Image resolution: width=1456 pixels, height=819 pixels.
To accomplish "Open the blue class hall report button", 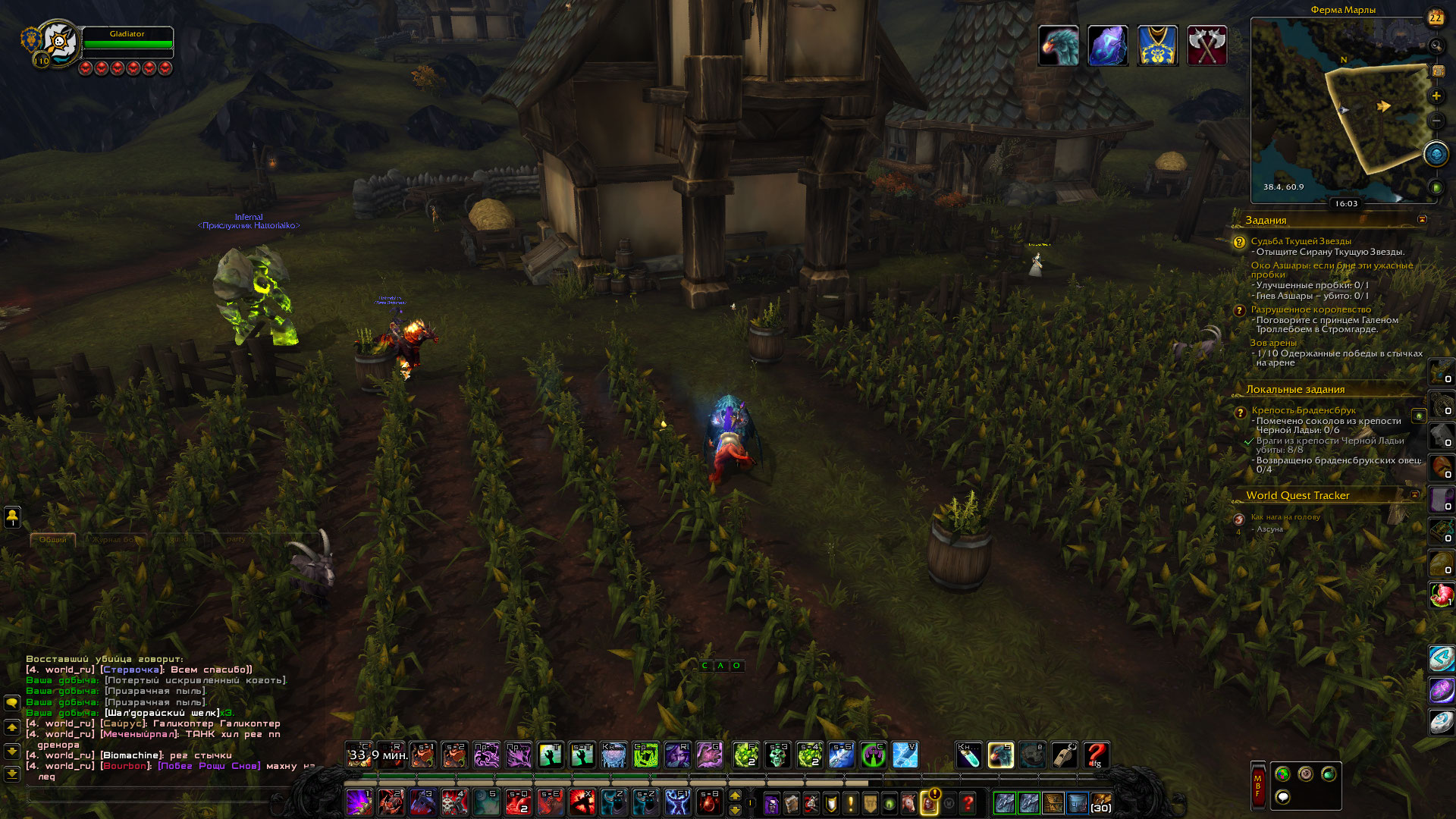I will pyautogui.click(x=1436, y=155).
